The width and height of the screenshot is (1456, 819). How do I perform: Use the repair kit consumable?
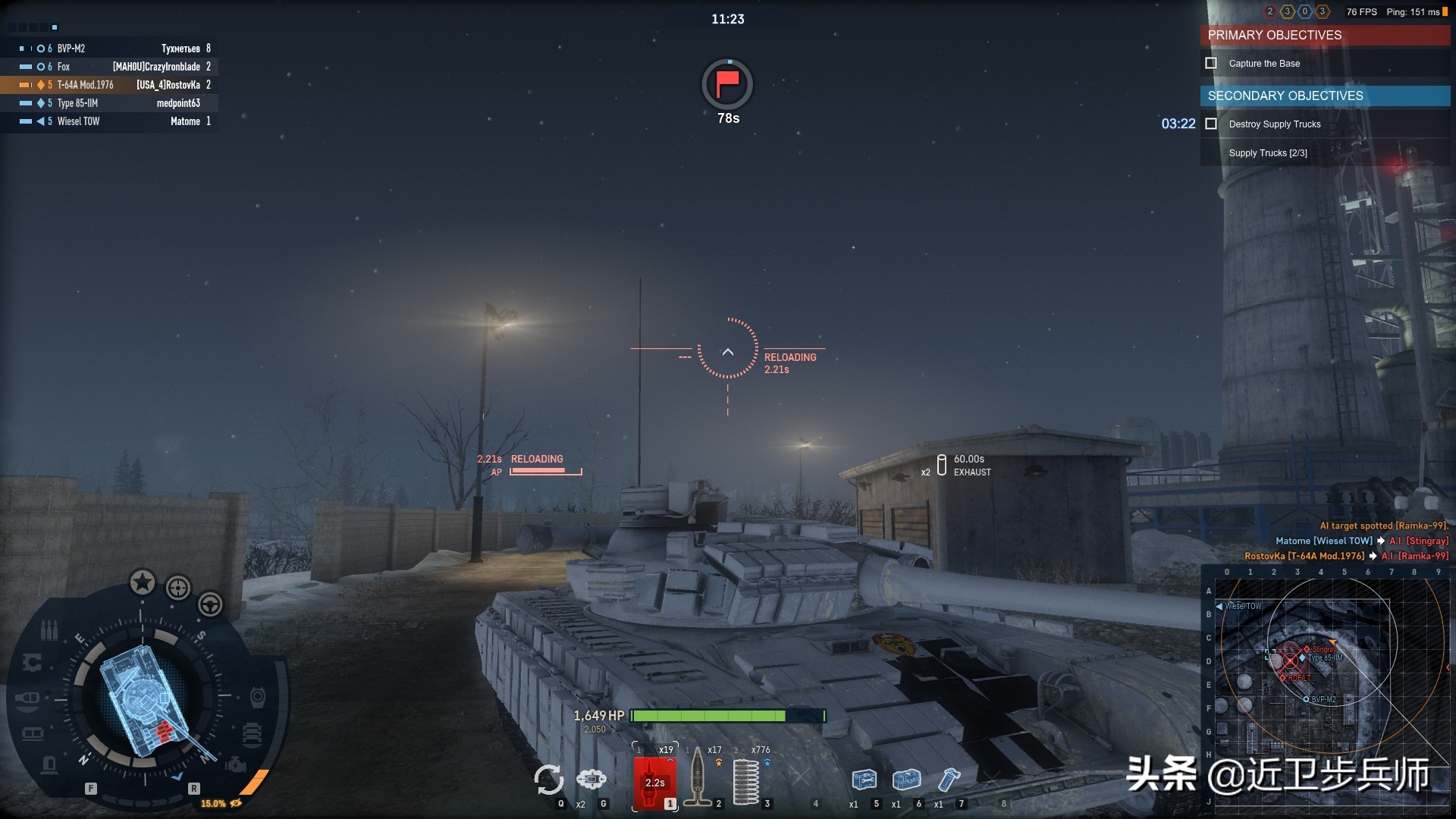(x=864, y=780)
